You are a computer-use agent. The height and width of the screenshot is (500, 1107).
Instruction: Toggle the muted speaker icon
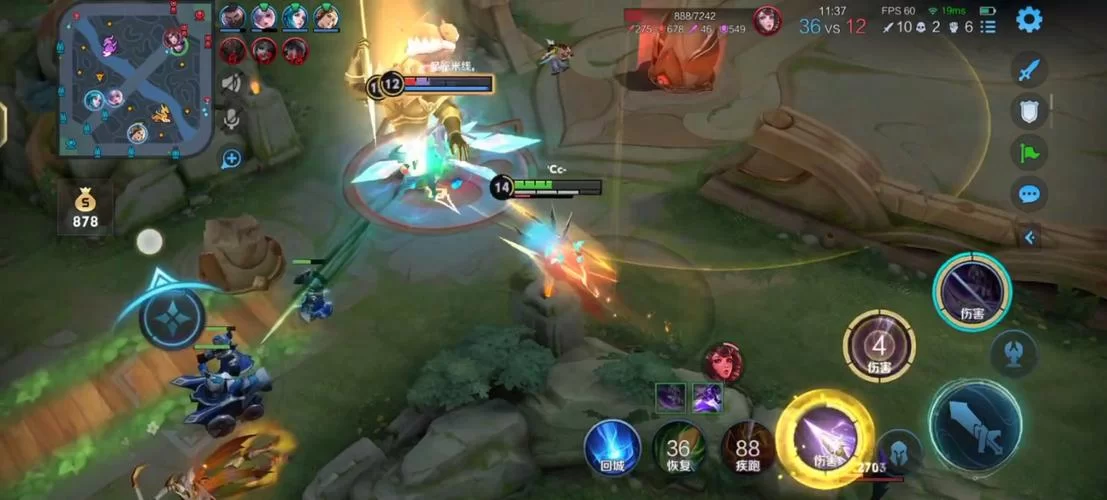coord(232,84)
